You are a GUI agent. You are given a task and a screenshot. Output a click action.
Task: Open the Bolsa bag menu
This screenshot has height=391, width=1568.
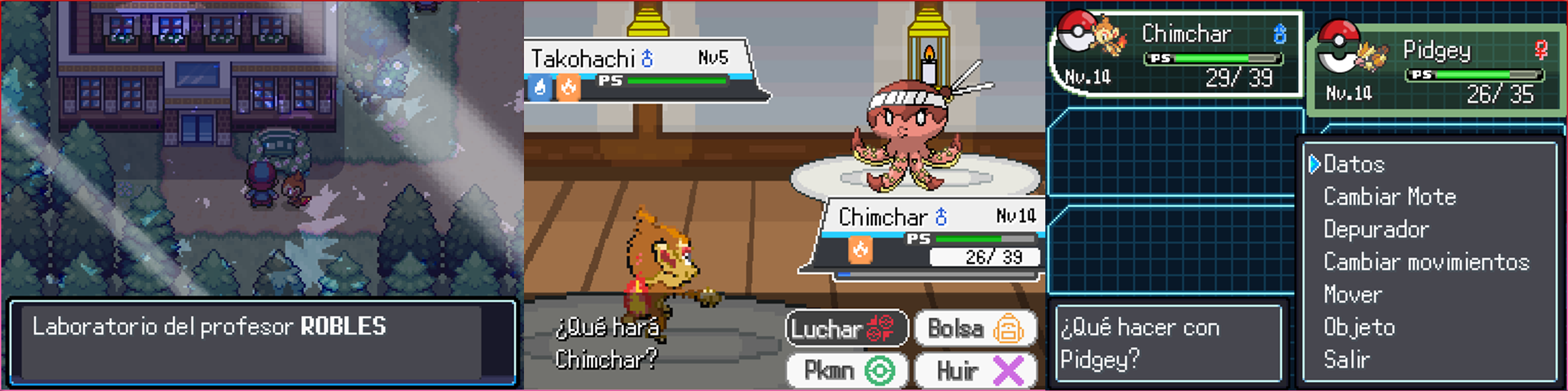[975, 328]
